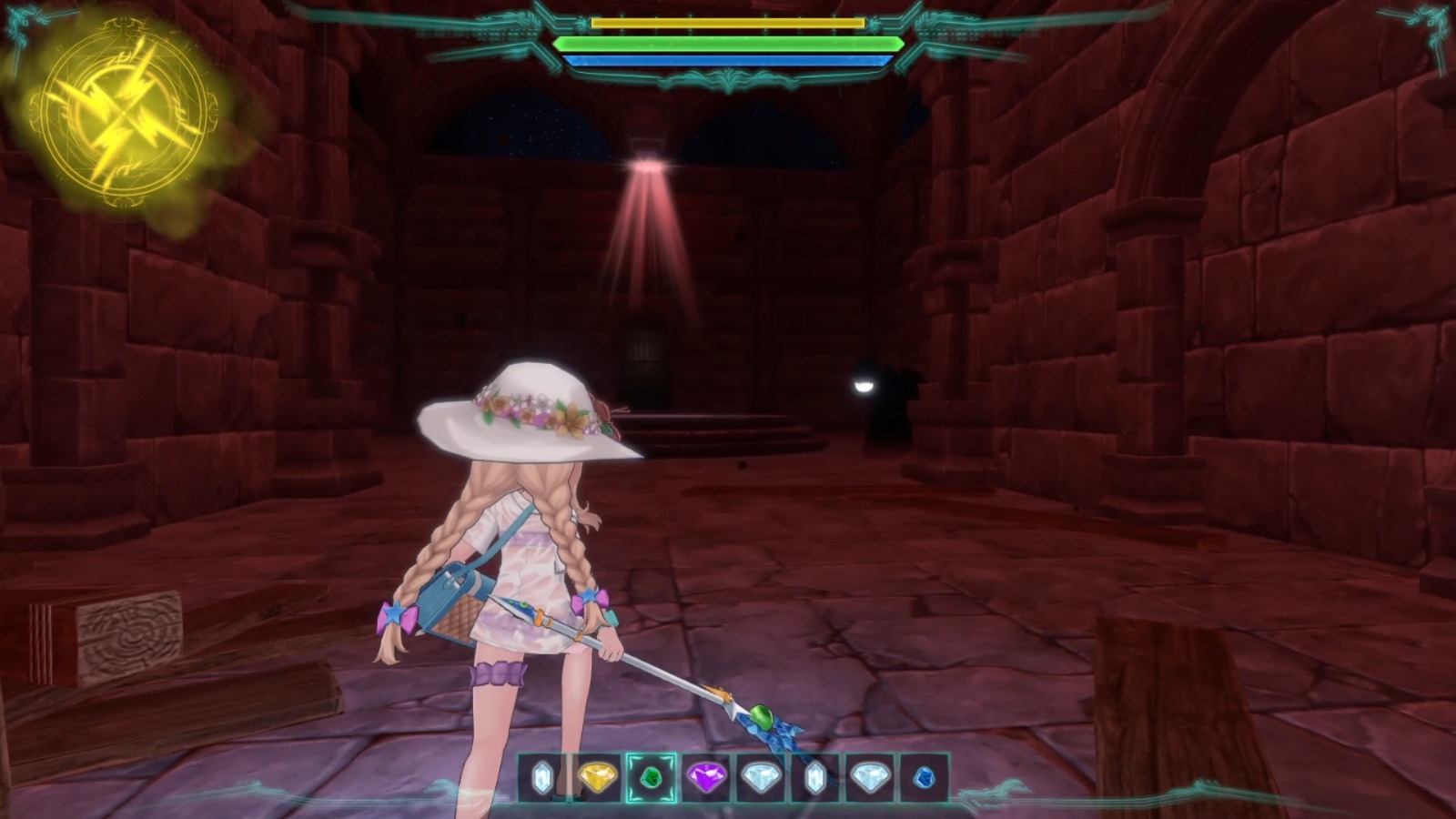The image size is (1456, 819).
Task: Click the green gemstone on the staff tip
Action: (x=763, y=719)
